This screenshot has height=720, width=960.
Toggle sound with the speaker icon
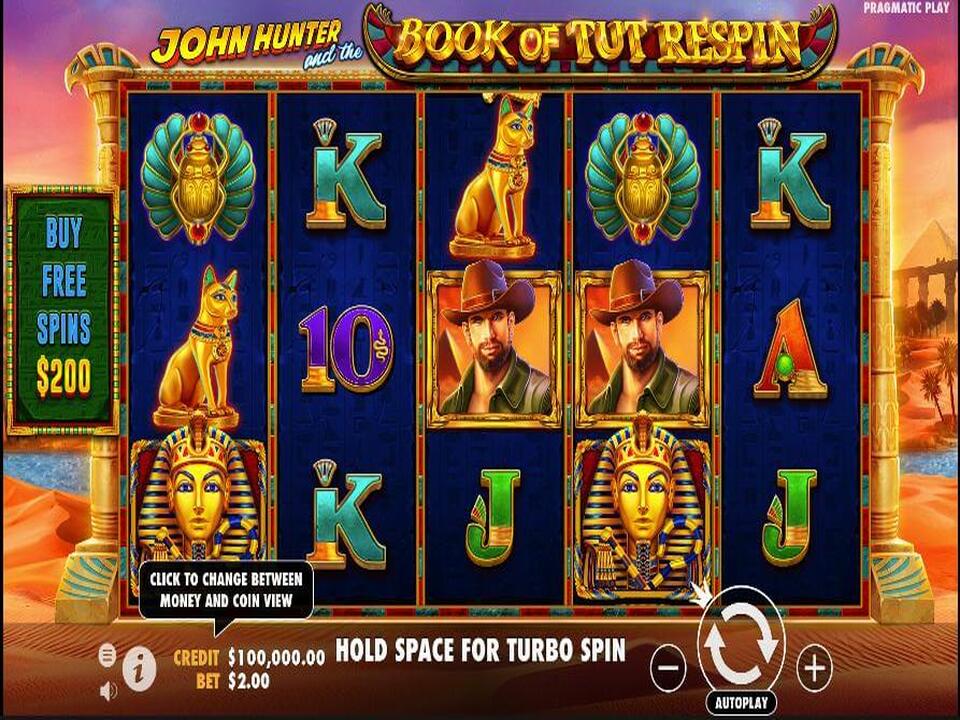[x=108, y=690]
